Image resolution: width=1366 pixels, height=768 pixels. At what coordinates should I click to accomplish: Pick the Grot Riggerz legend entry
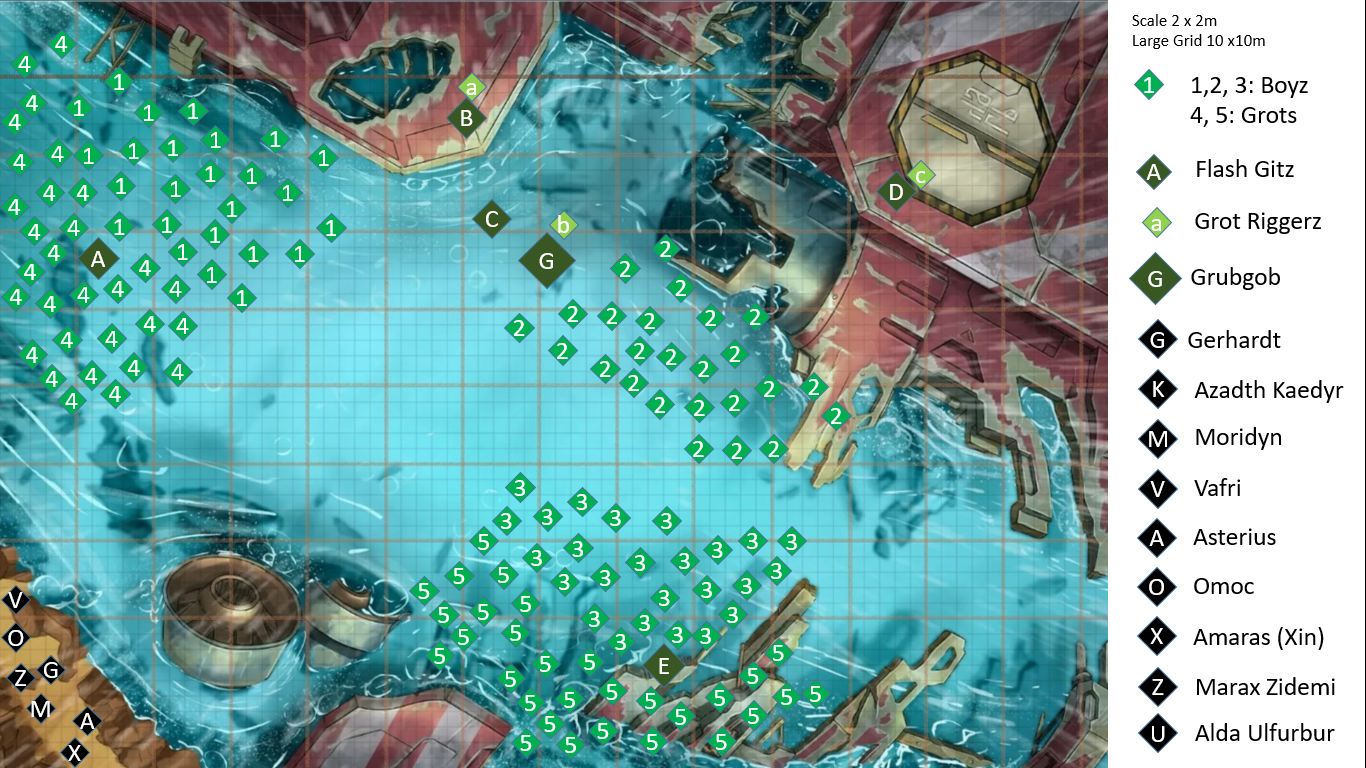[x=1256, y=222]
